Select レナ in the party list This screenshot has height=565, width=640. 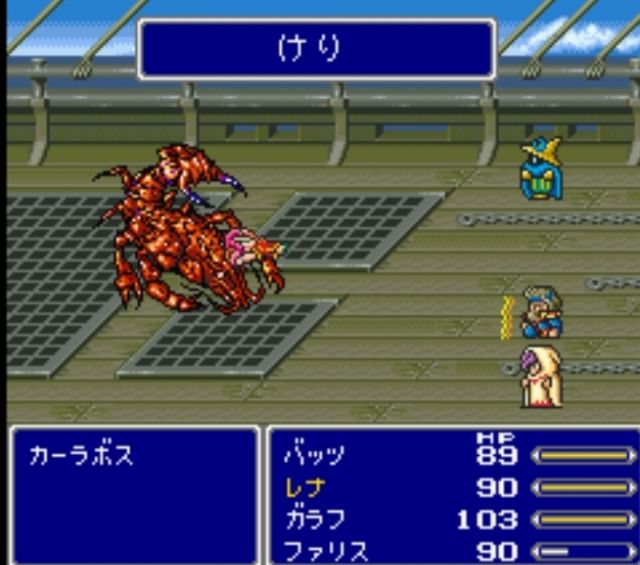point(304,489)
